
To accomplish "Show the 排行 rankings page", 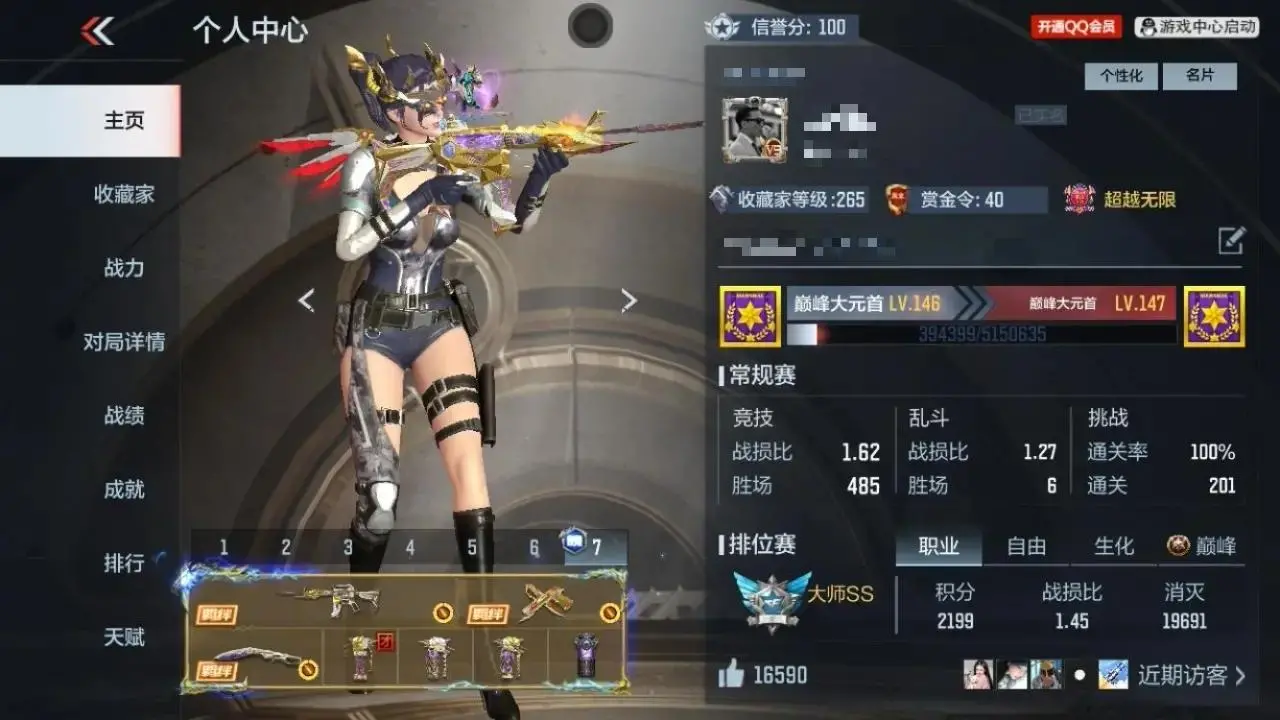I will coord(124,563).
